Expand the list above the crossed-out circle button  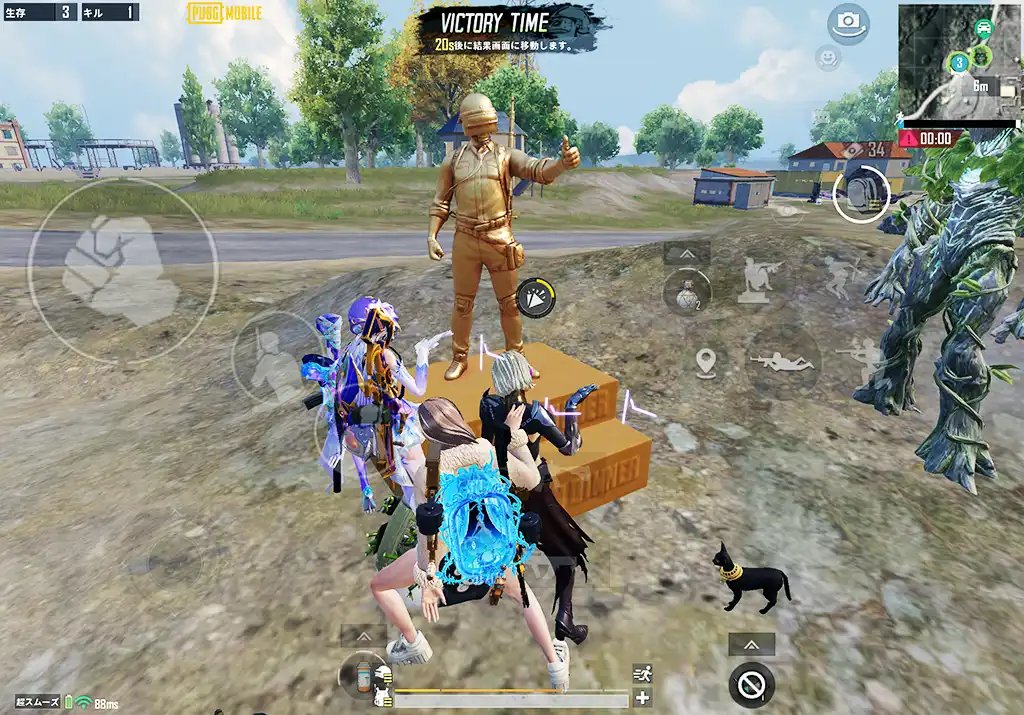click(751, 645)
